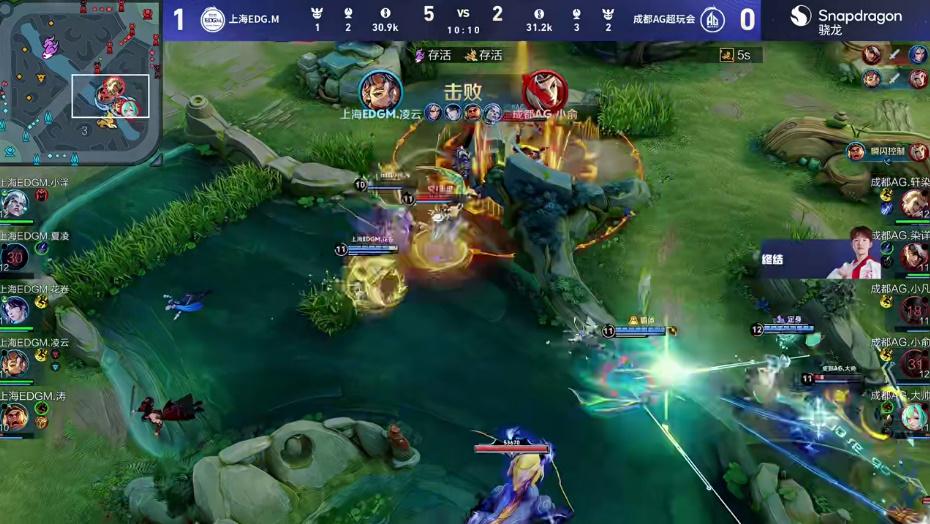Click the 成都AG超玩会 team logo

coord(713,19)
